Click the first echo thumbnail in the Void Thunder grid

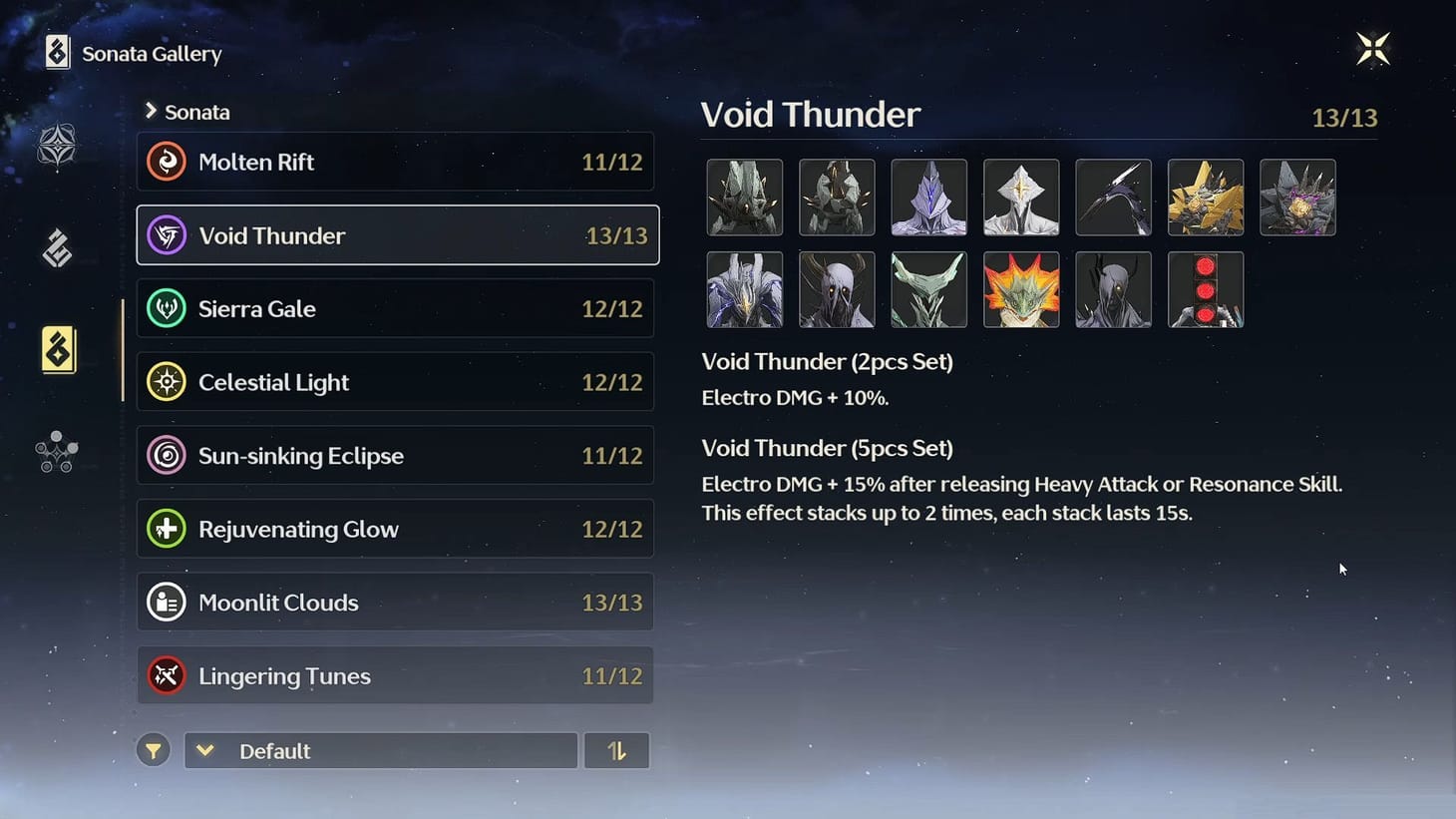(x=745, y=198)
